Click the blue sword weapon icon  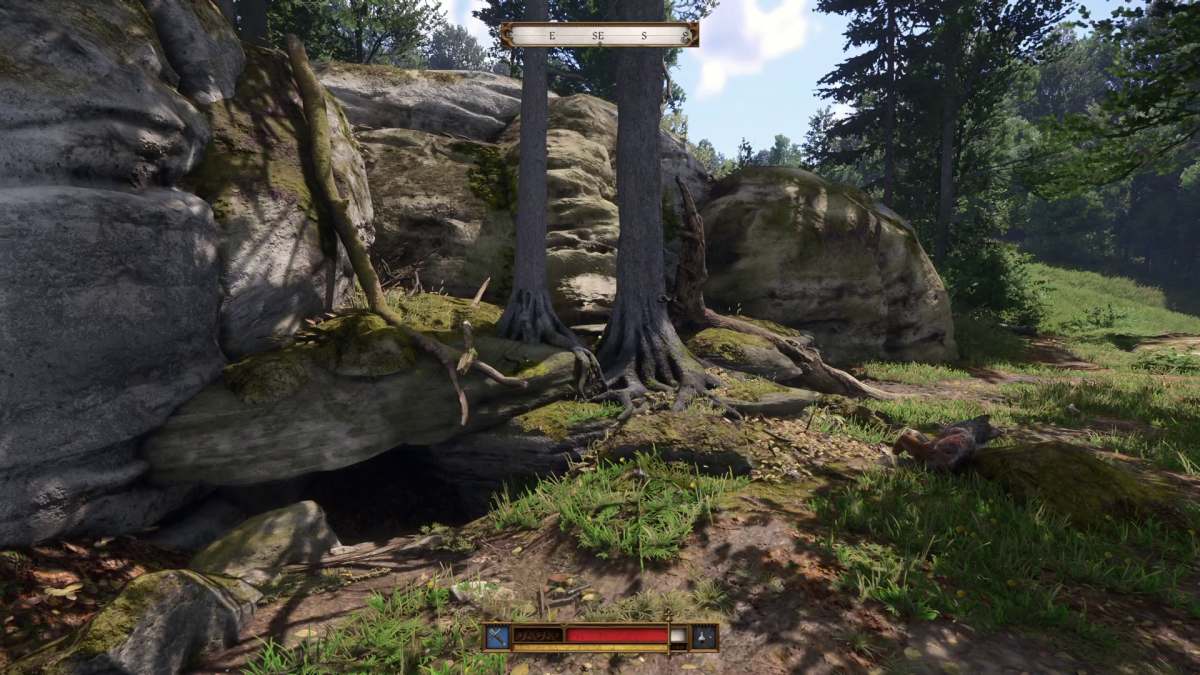(497, 636)
